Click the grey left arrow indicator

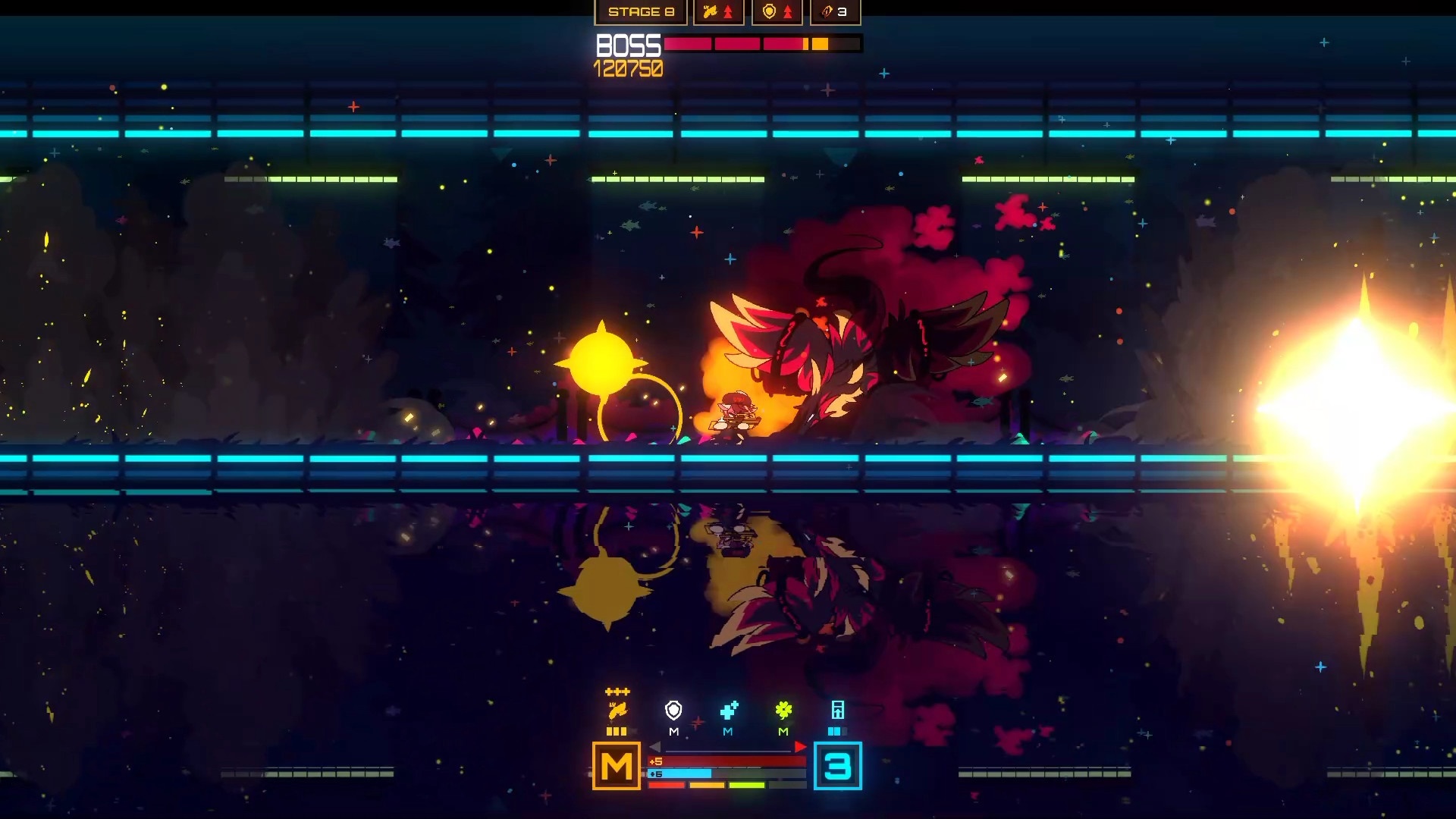[x=655, y=747]
